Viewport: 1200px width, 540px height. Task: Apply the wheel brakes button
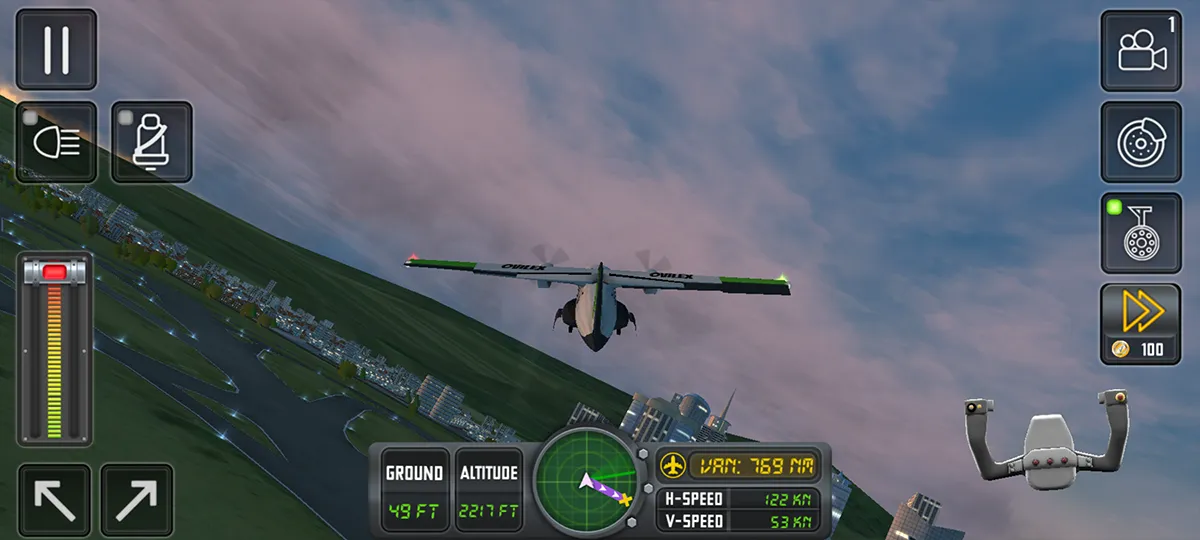(1141, 142)
